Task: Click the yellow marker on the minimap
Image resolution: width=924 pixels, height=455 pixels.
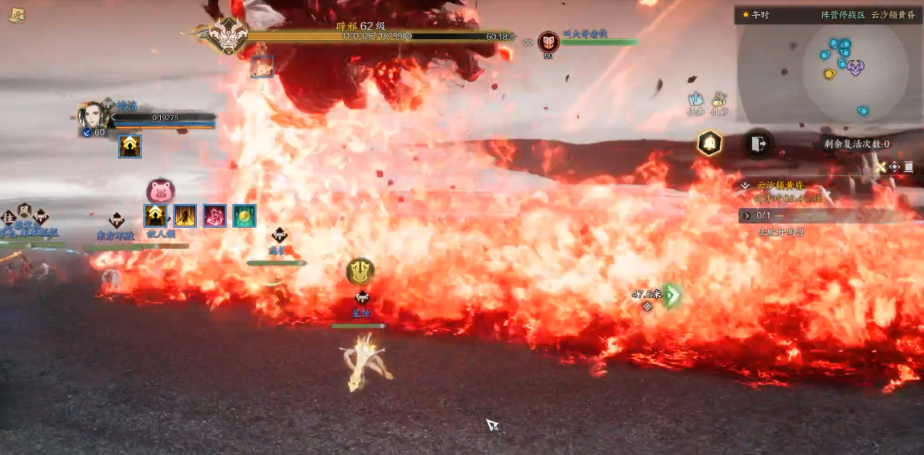Action: (x=829, y=74)
